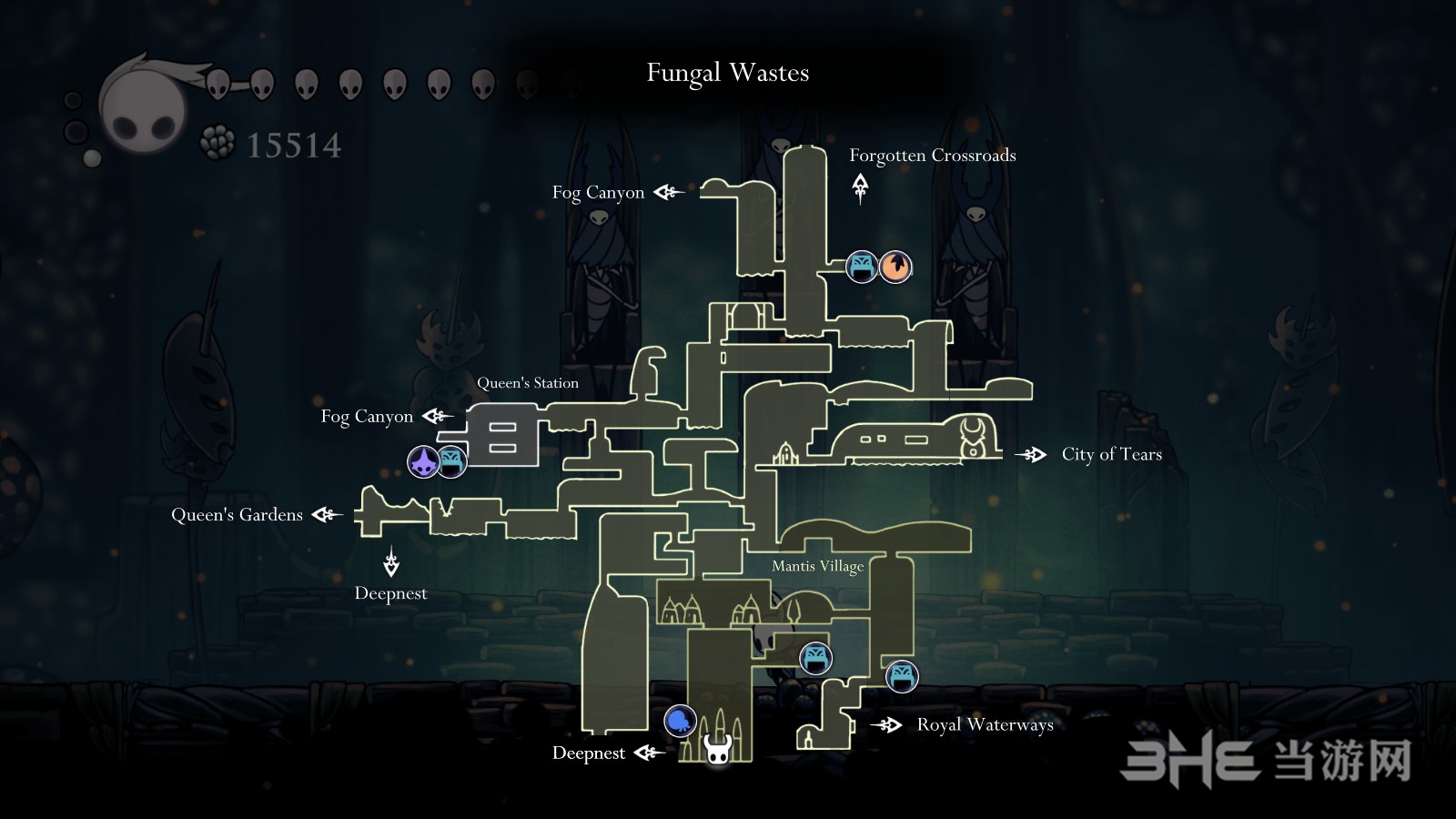Choose the Forgotten Crossroads exit label
Image resolution: width=1456 pixels, height=819 pixels.
coord(932,156)
